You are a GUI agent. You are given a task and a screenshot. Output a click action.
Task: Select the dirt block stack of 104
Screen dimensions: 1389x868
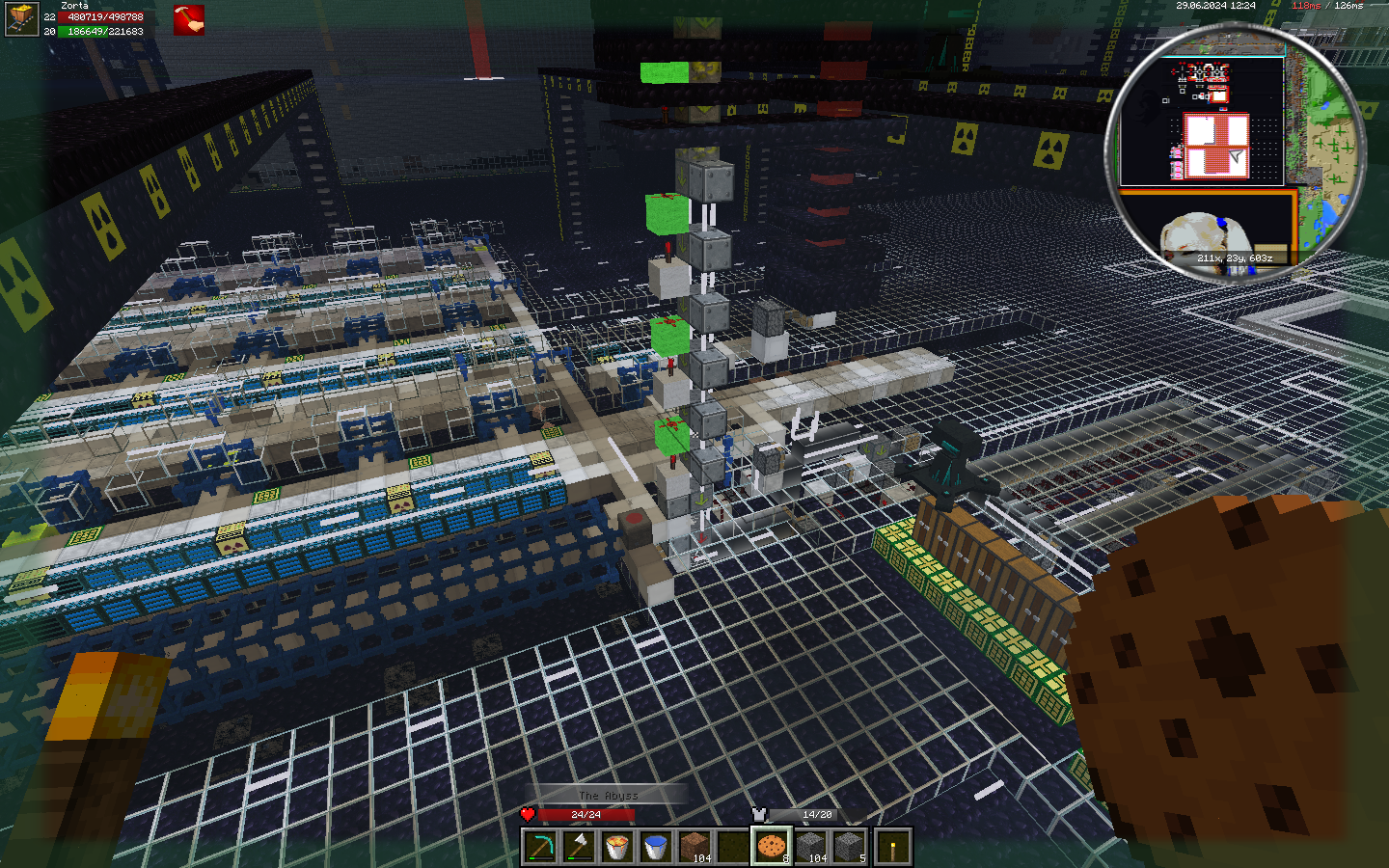coord(694,847)
